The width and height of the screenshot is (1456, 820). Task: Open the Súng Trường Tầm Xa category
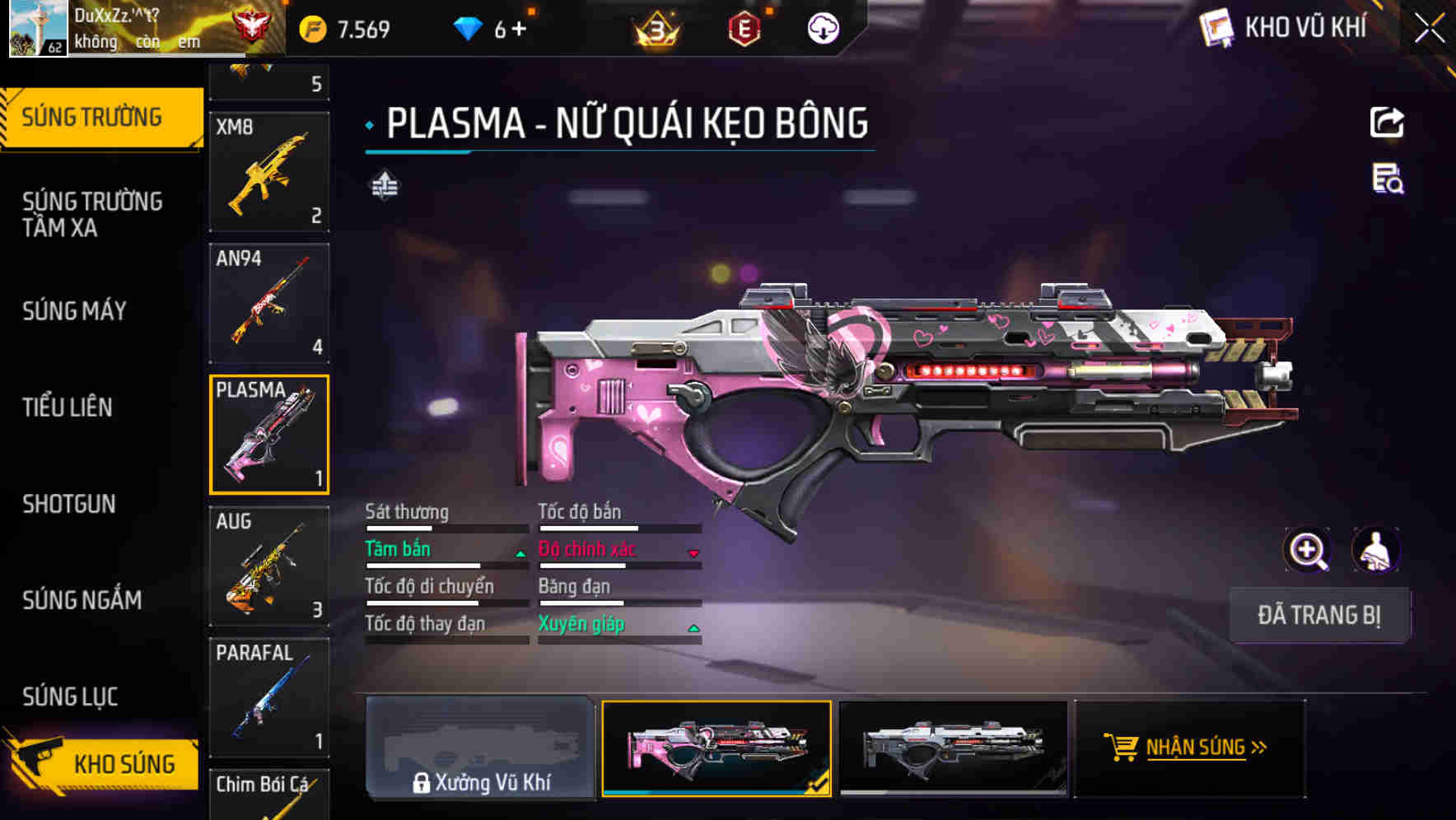[x=92, y=214]
